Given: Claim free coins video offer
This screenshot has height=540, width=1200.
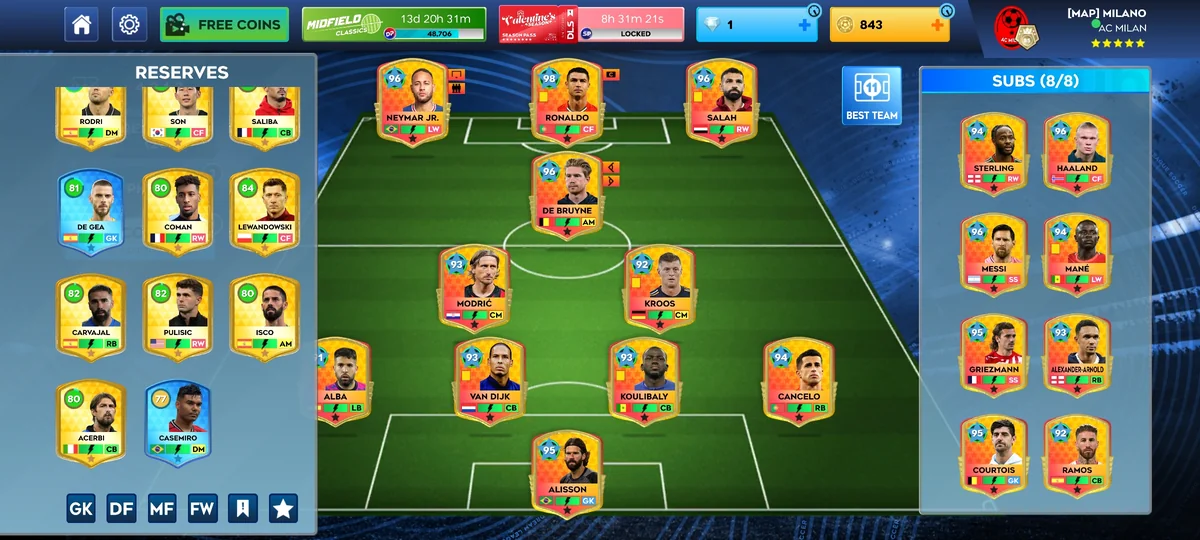Looking at the screenshot, I should coord(224,24).
